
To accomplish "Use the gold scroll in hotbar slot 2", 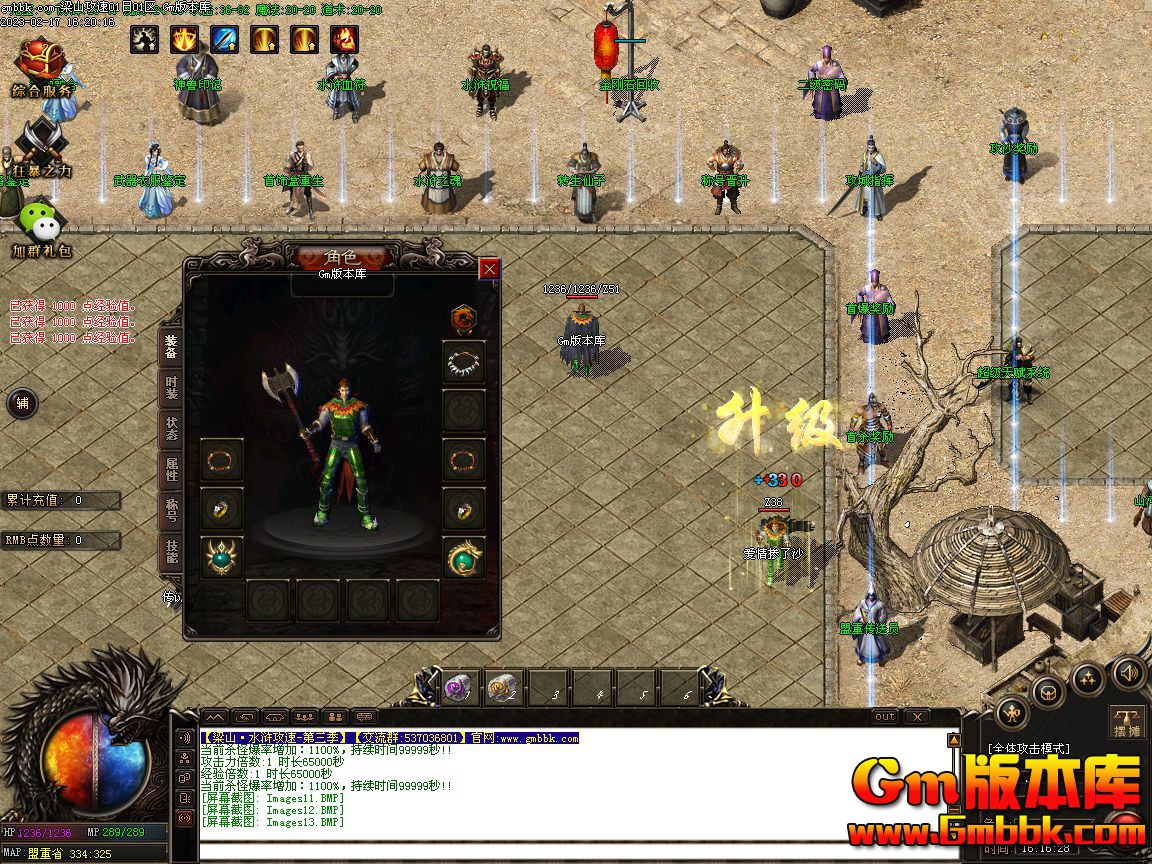I will pyautogui.click(x=503, y=688).
